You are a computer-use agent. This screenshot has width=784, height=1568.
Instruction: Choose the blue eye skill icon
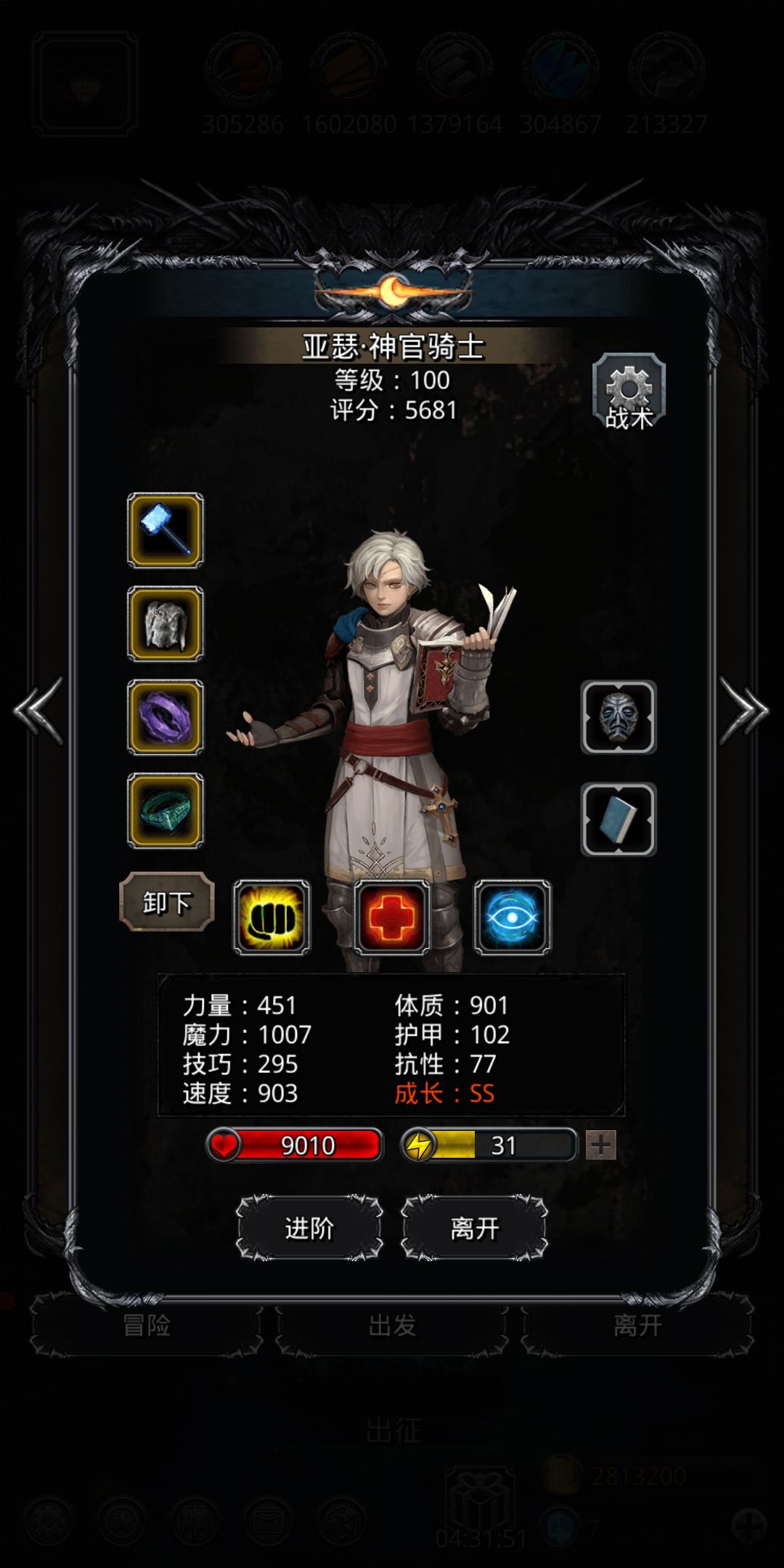(513, 918)
